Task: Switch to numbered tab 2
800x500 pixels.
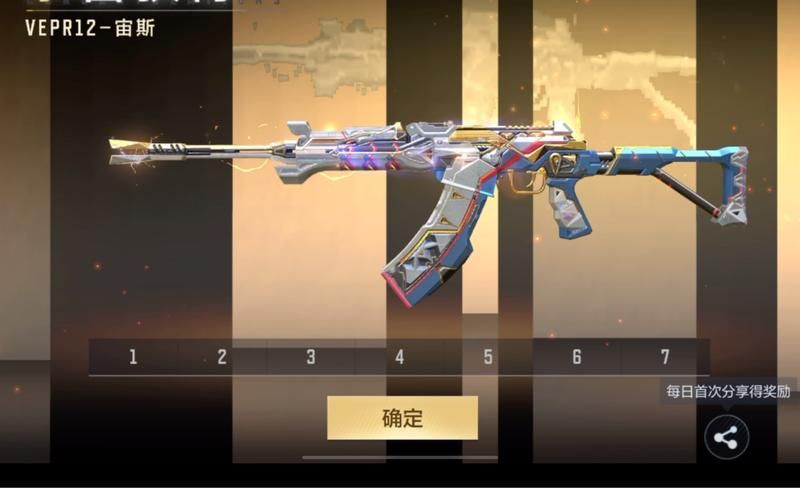Action: (x=222, y=357)
